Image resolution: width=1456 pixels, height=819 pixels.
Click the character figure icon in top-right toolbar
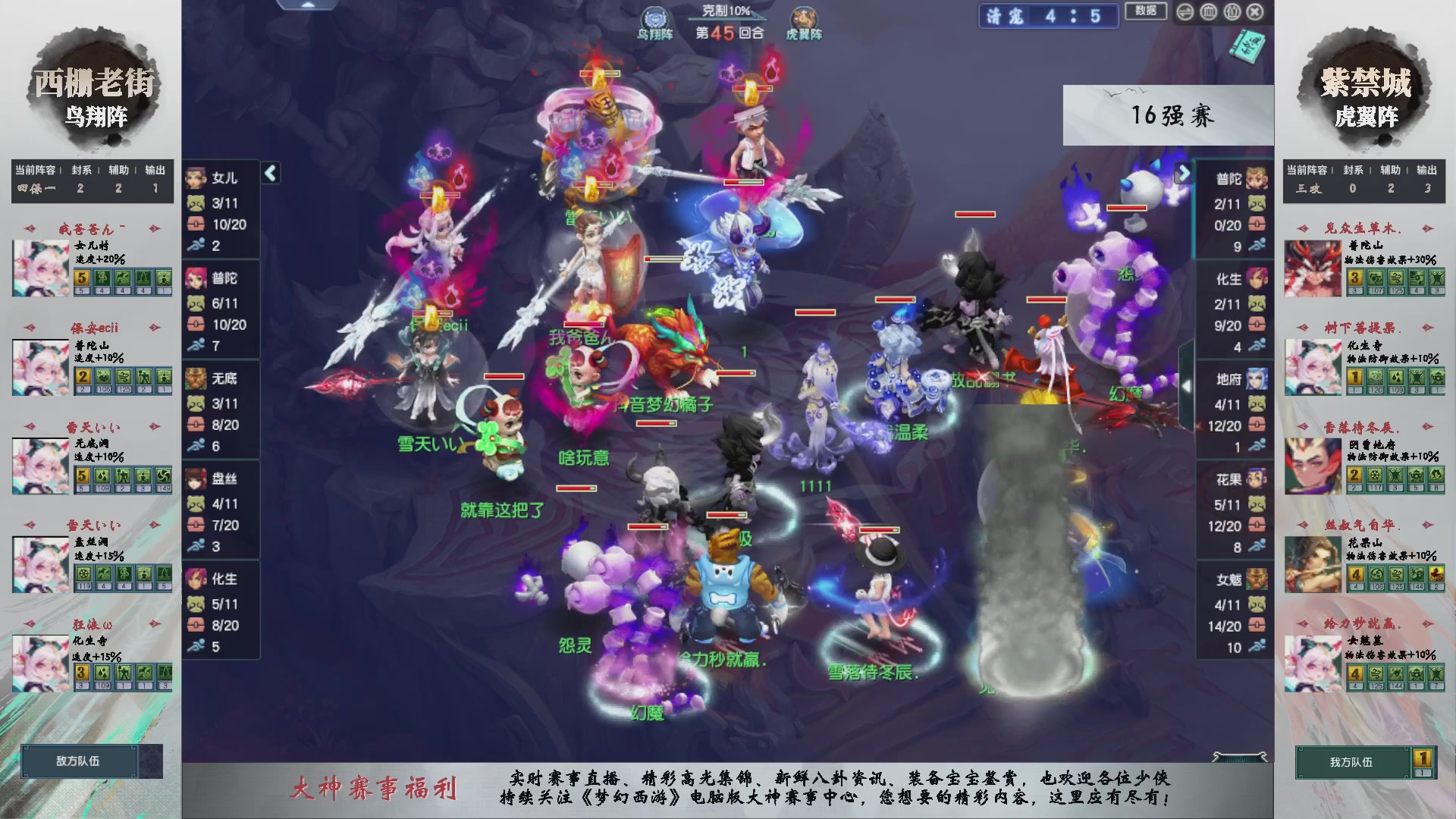pos(1232,12)
